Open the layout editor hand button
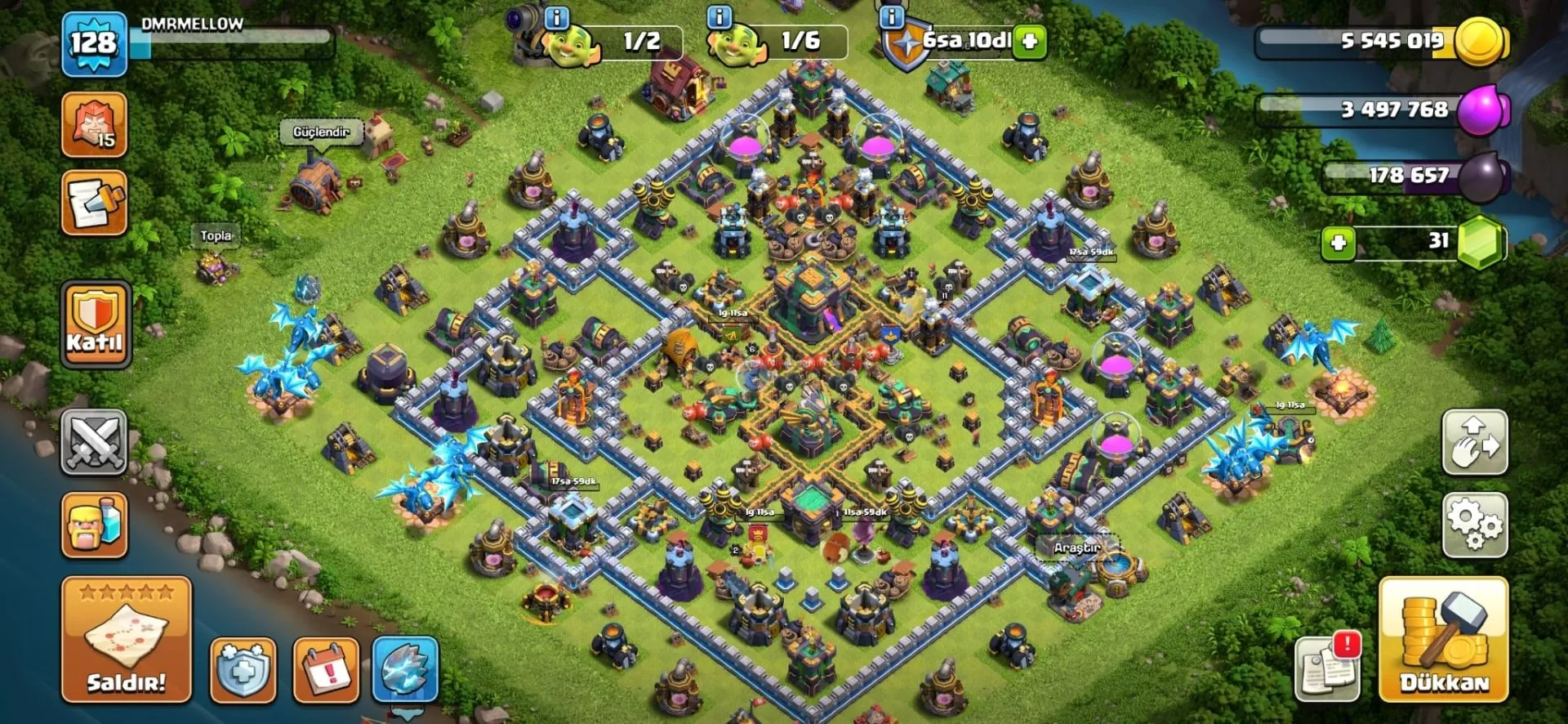This screenshot has width=1568, height=724. (x=1474, y=442)
